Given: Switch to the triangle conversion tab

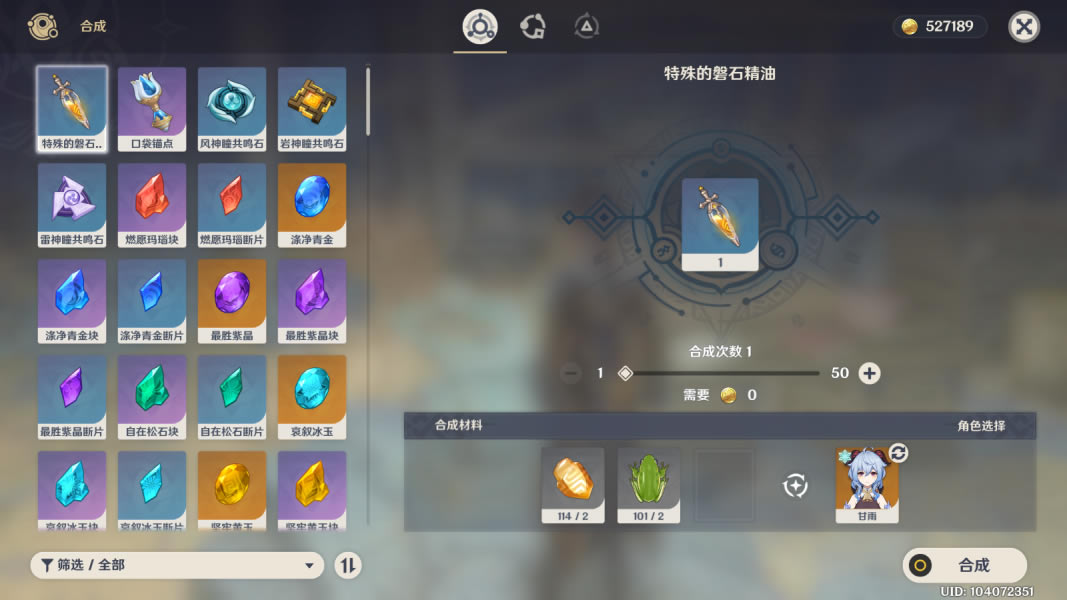Looking at the screenshot, I should (587, 27).
